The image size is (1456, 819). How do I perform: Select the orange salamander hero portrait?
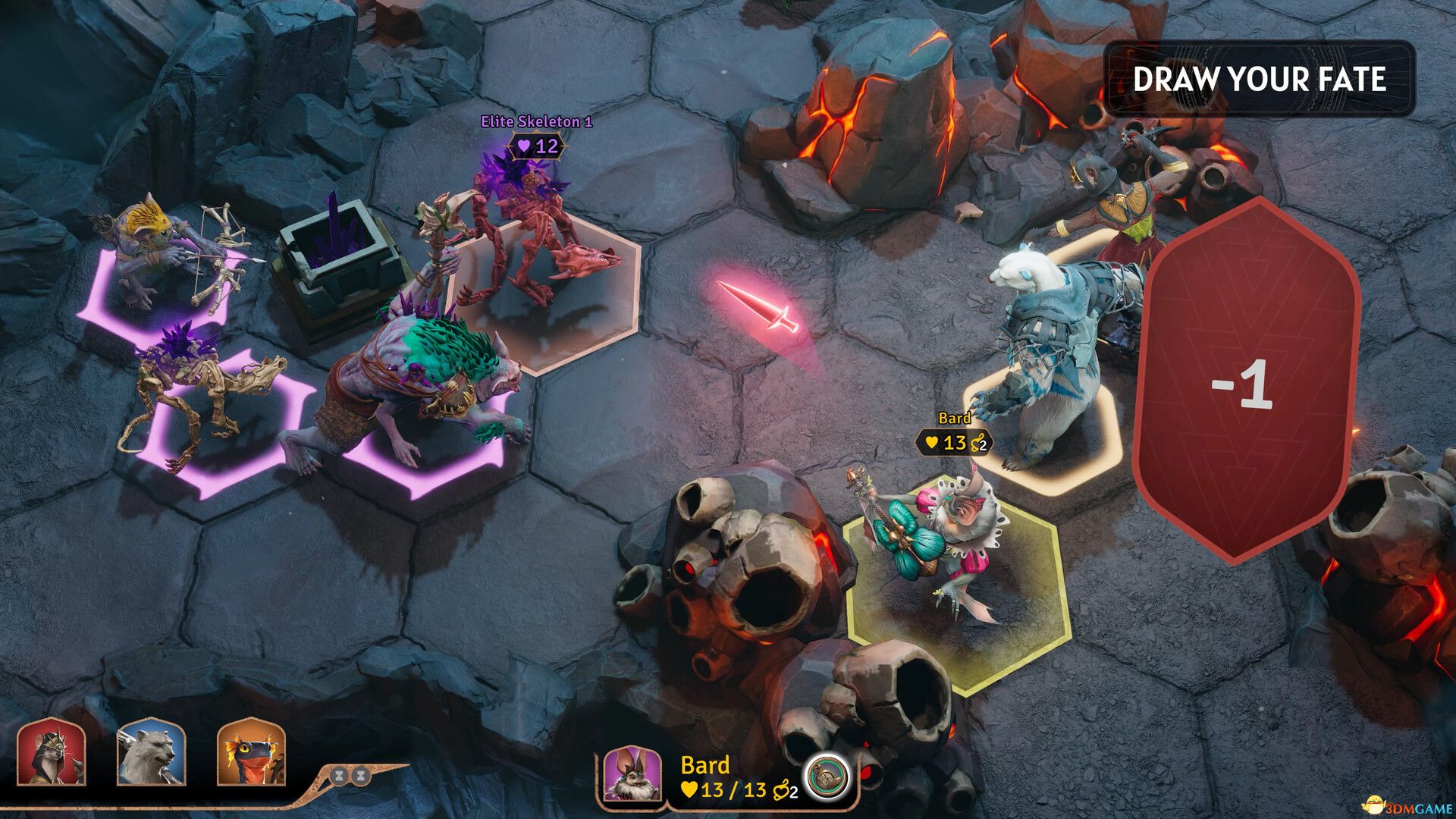tap(251, 753)
